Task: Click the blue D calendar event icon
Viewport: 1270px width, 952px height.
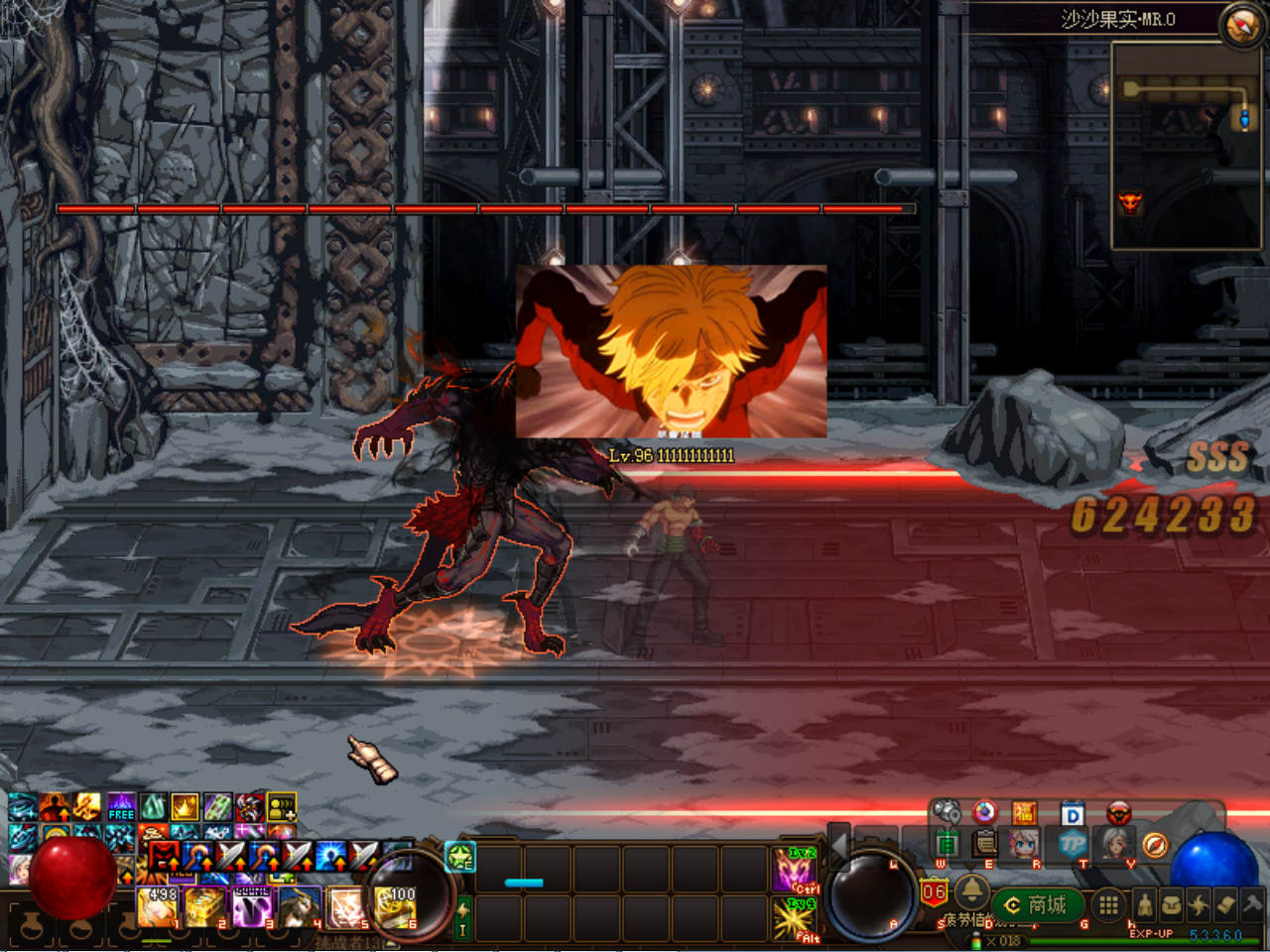Action: coord(1072,813)
